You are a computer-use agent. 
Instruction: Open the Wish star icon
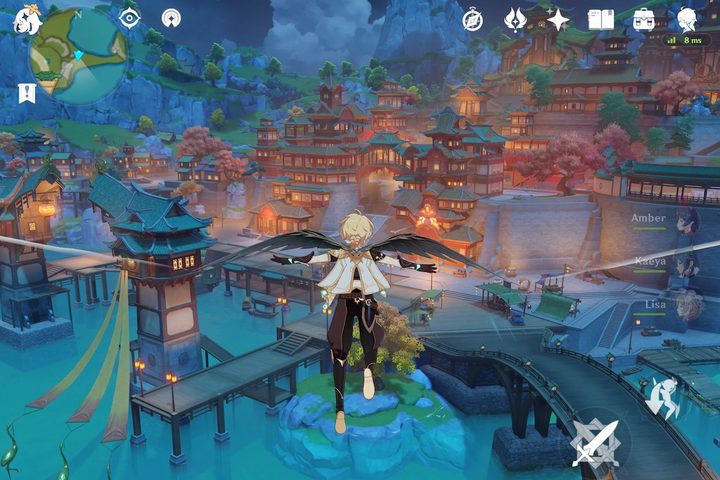coord(558,19)
